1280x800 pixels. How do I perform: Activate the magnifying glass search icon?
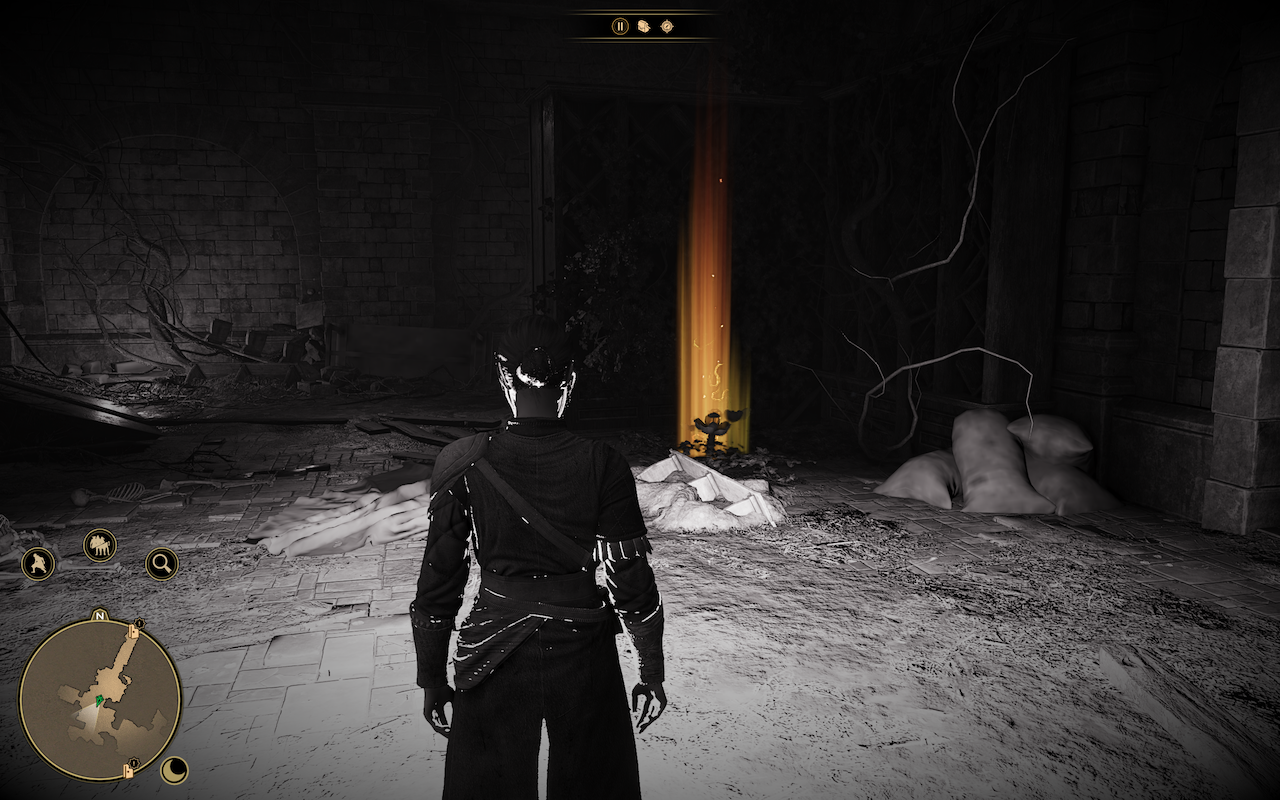point(161,564)
